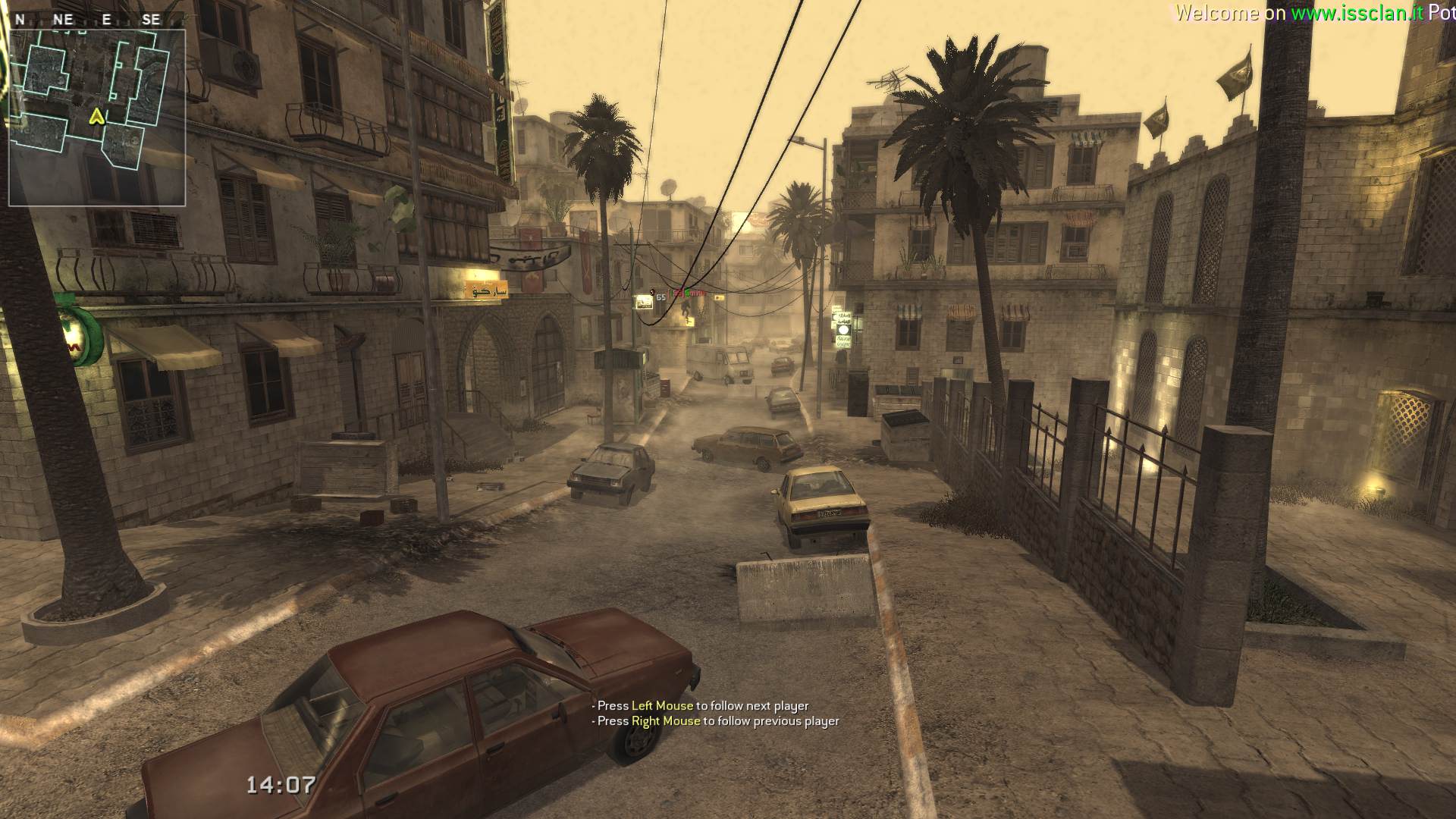Select the yellow arrow marker on the minimap
The width and height of the screenshot is (1456, 819).
coord(96,116)
